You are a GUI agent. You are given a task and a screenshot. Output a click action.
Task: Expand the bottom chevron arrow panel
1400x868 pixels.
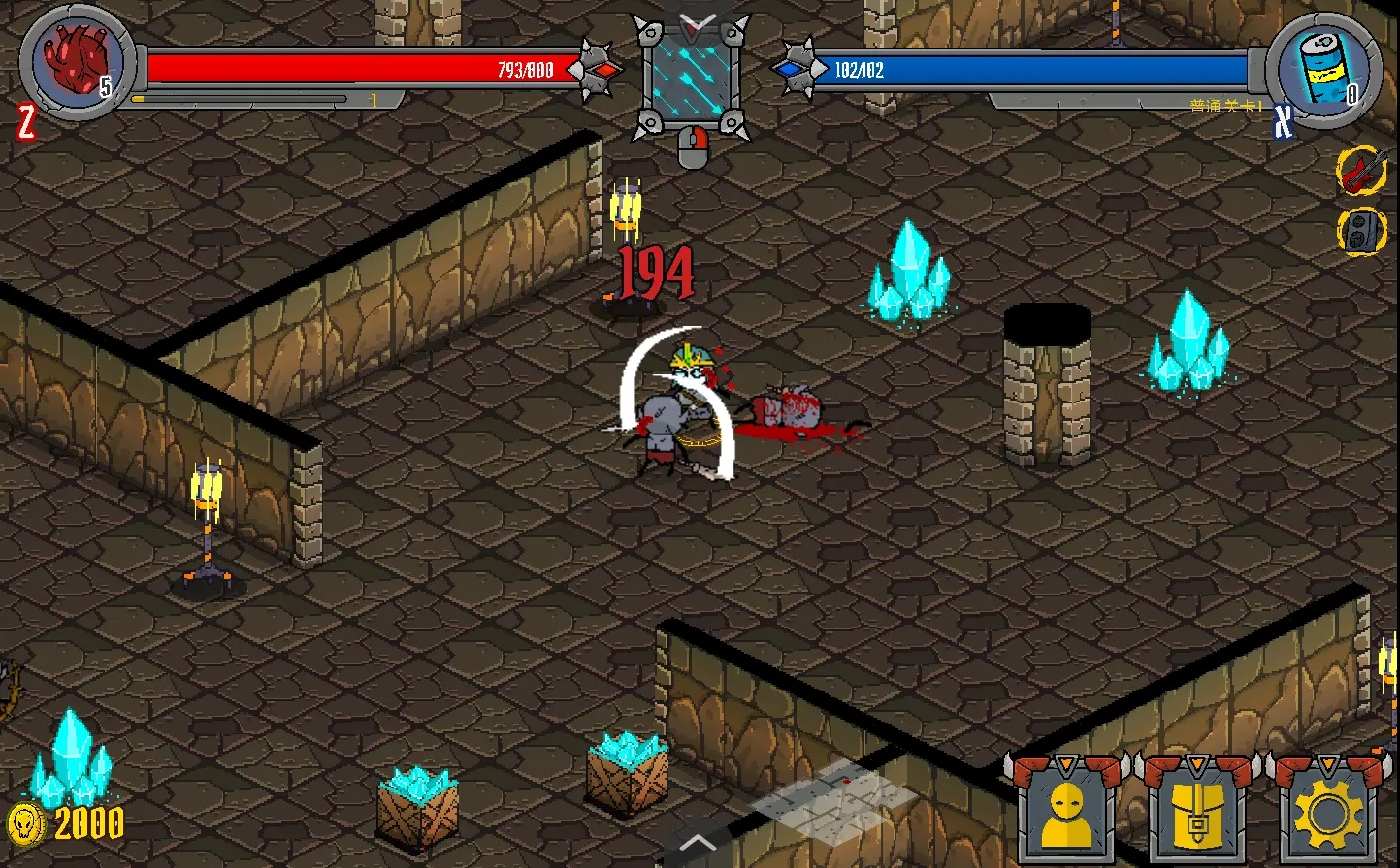coord(698,843)
